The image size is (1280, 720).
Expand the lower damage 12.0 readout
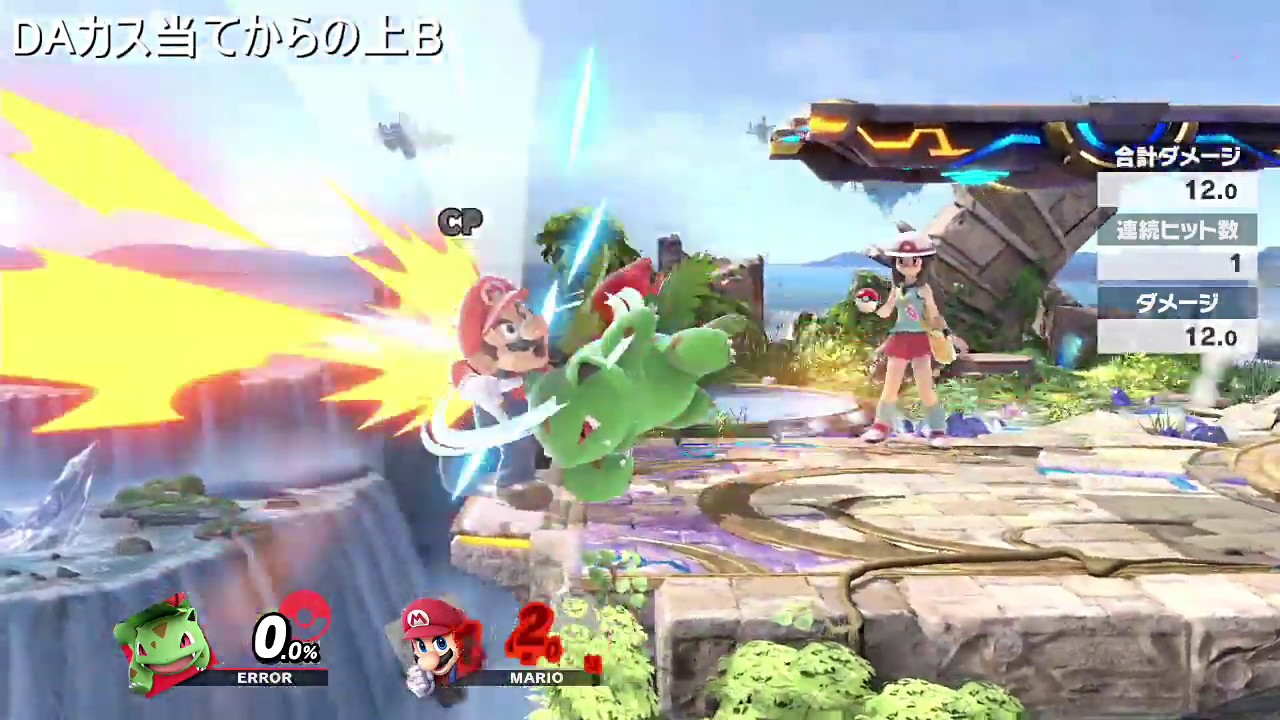[1212, 337]
